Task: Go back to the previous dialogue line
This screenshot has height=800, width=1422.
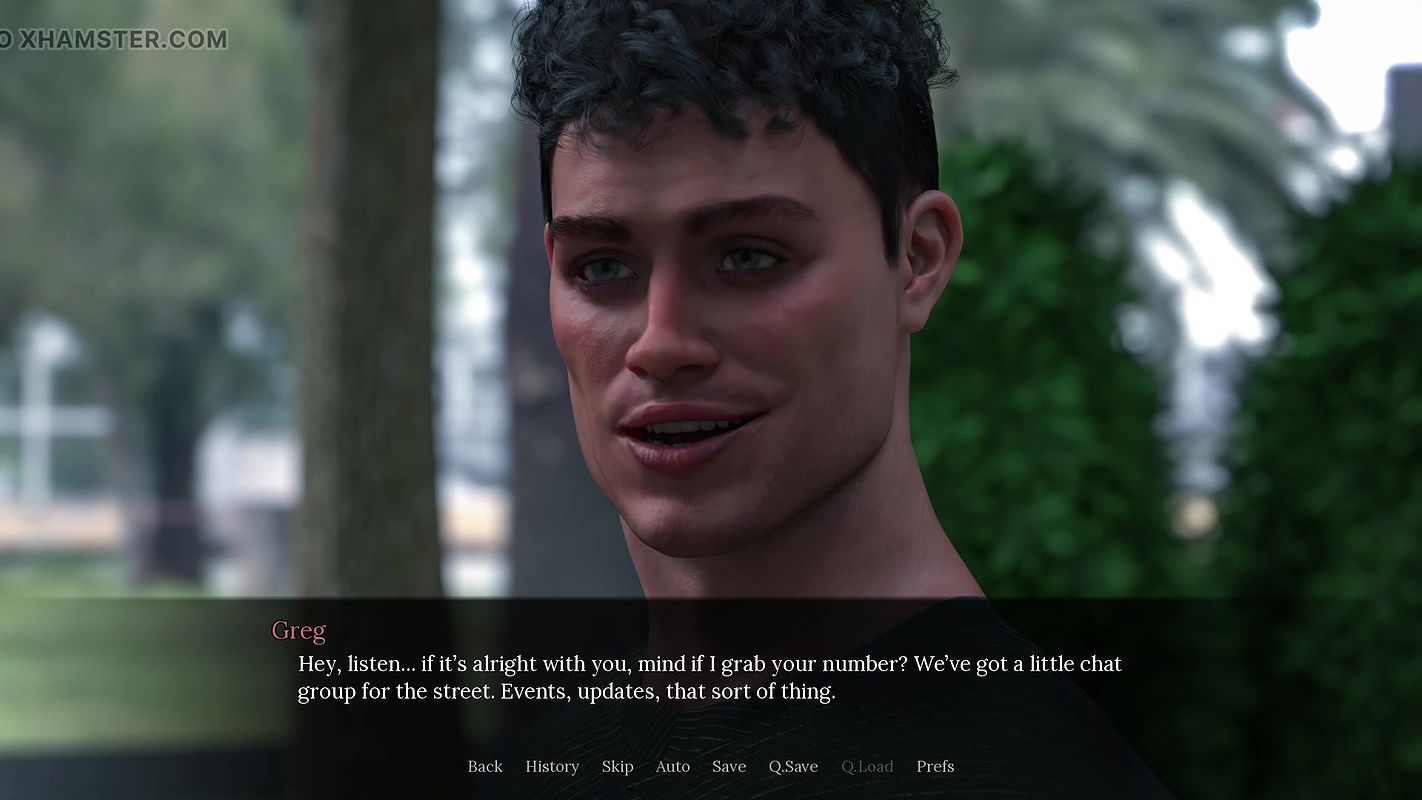Action: coord(485,766)
